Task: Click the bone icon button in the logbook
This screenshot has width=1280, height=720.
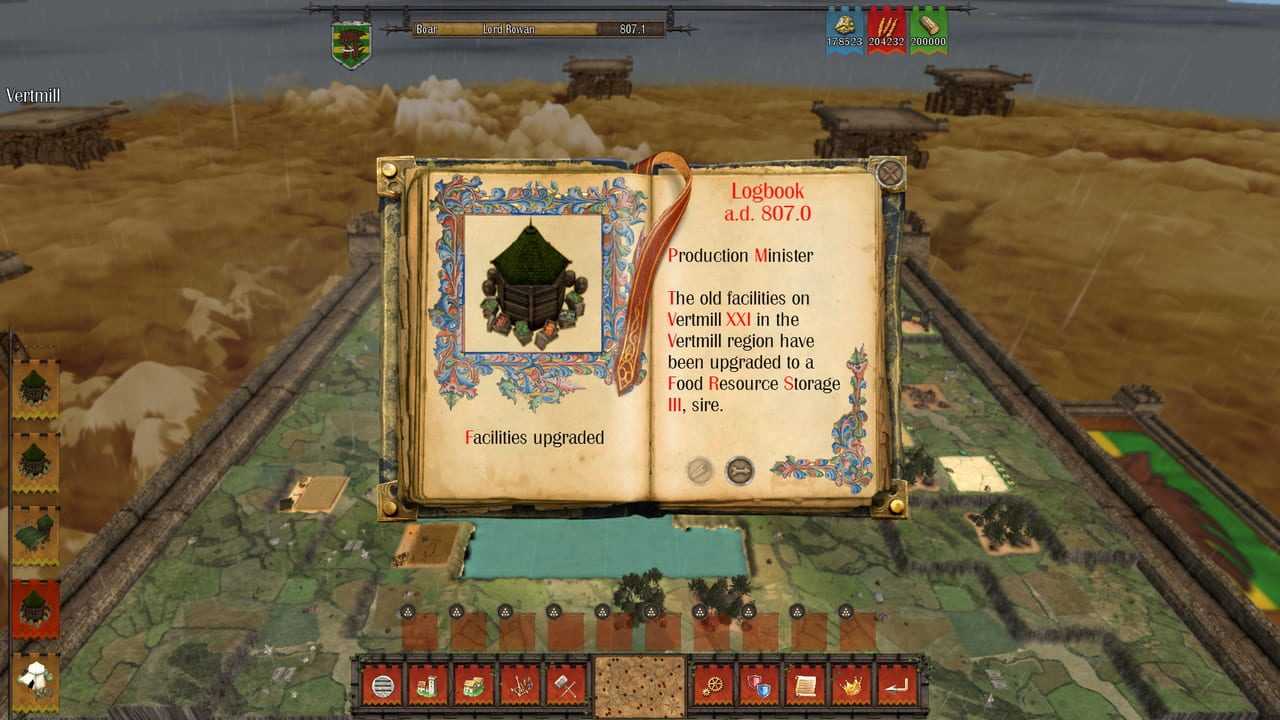Action: [739, 470]
